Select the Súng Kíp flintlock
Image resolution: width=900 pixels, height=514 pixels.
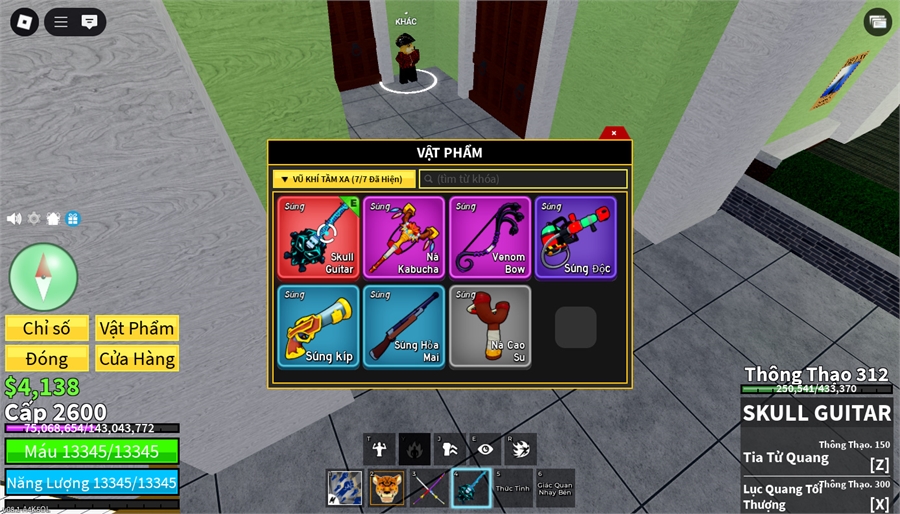319,326
